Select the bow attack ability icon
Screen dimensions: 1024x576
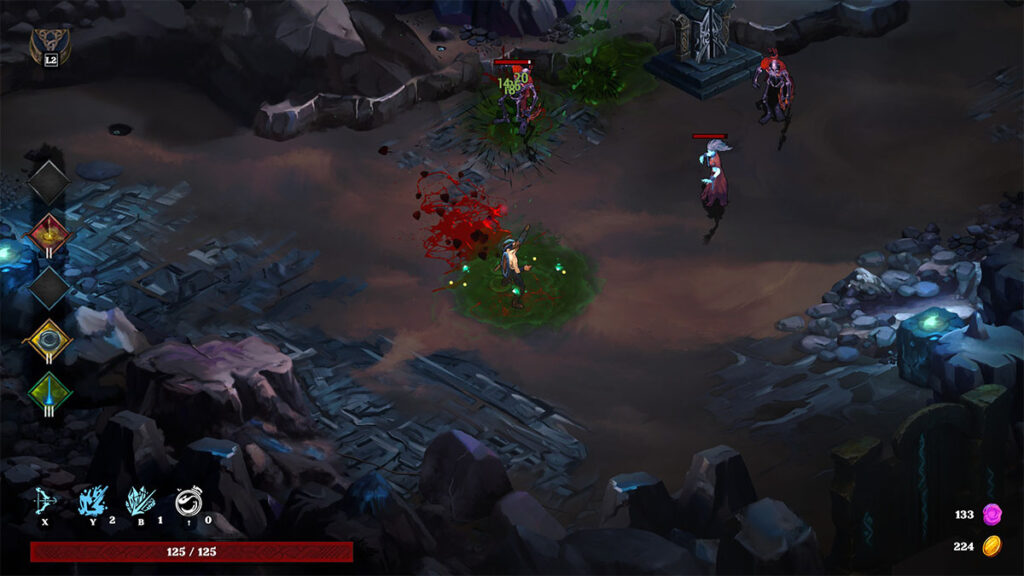45,501
